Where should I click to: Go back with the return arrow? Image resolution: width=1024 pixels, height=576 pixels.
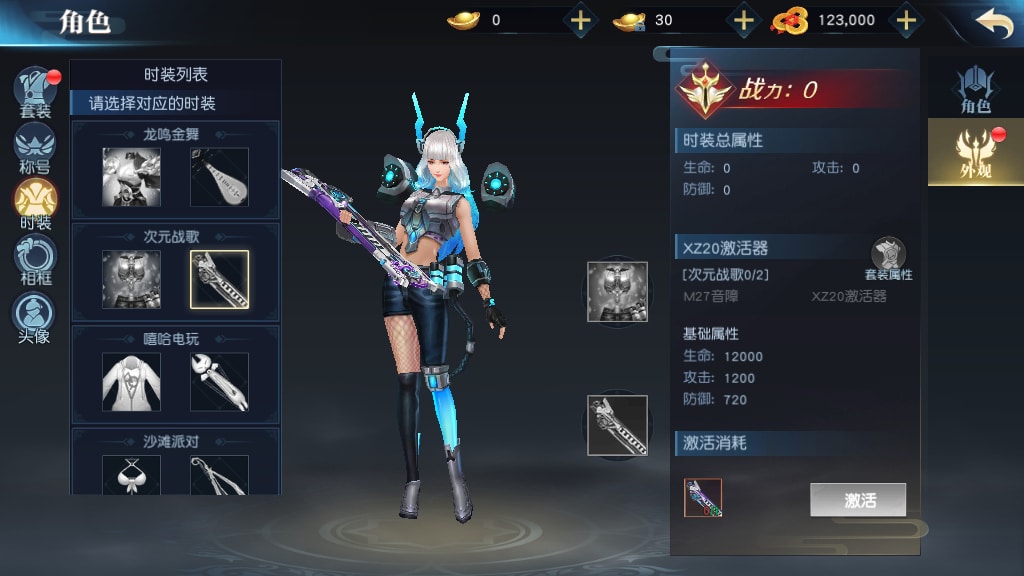994,22
